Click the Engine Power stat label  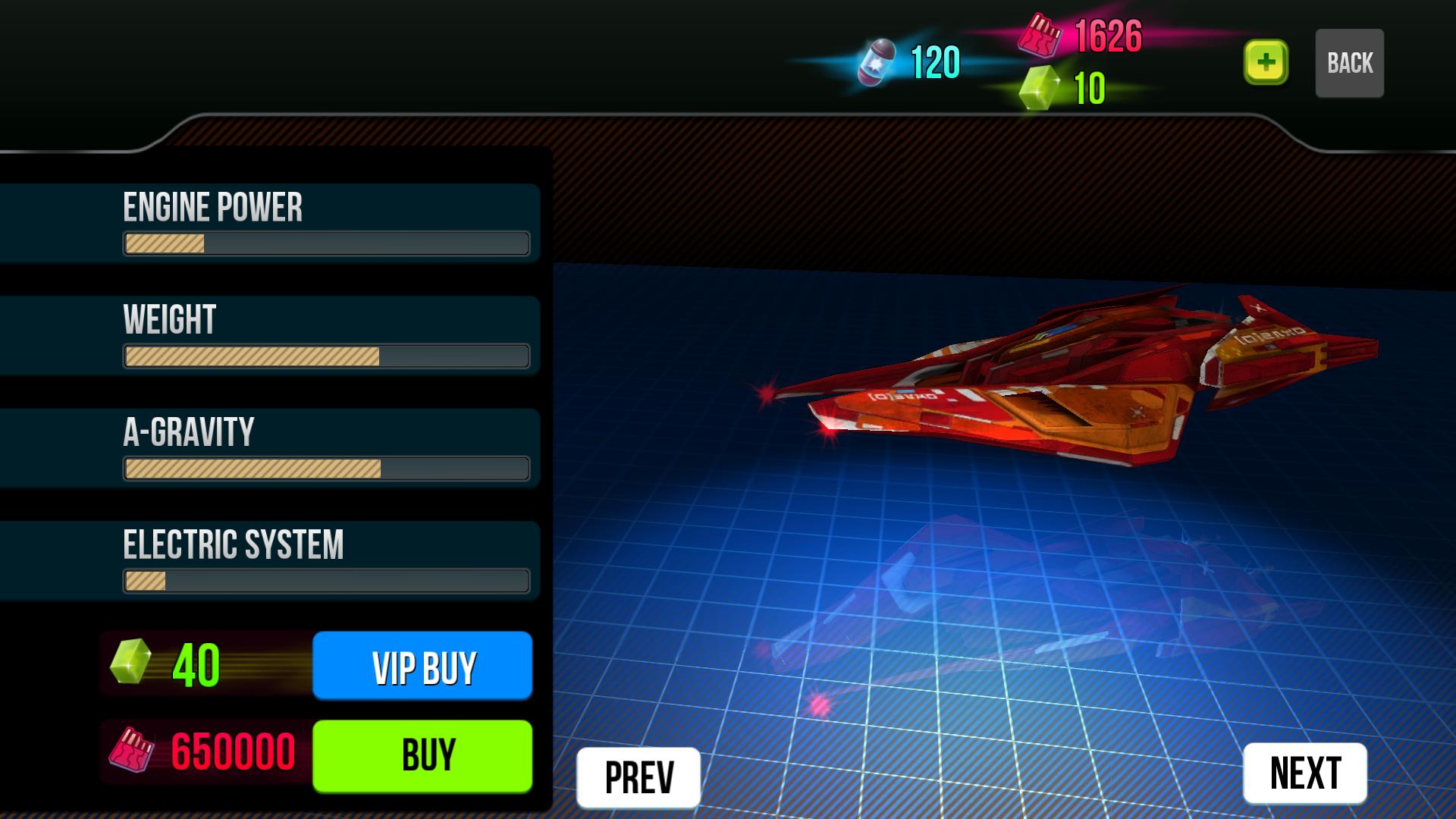point(214,206)
